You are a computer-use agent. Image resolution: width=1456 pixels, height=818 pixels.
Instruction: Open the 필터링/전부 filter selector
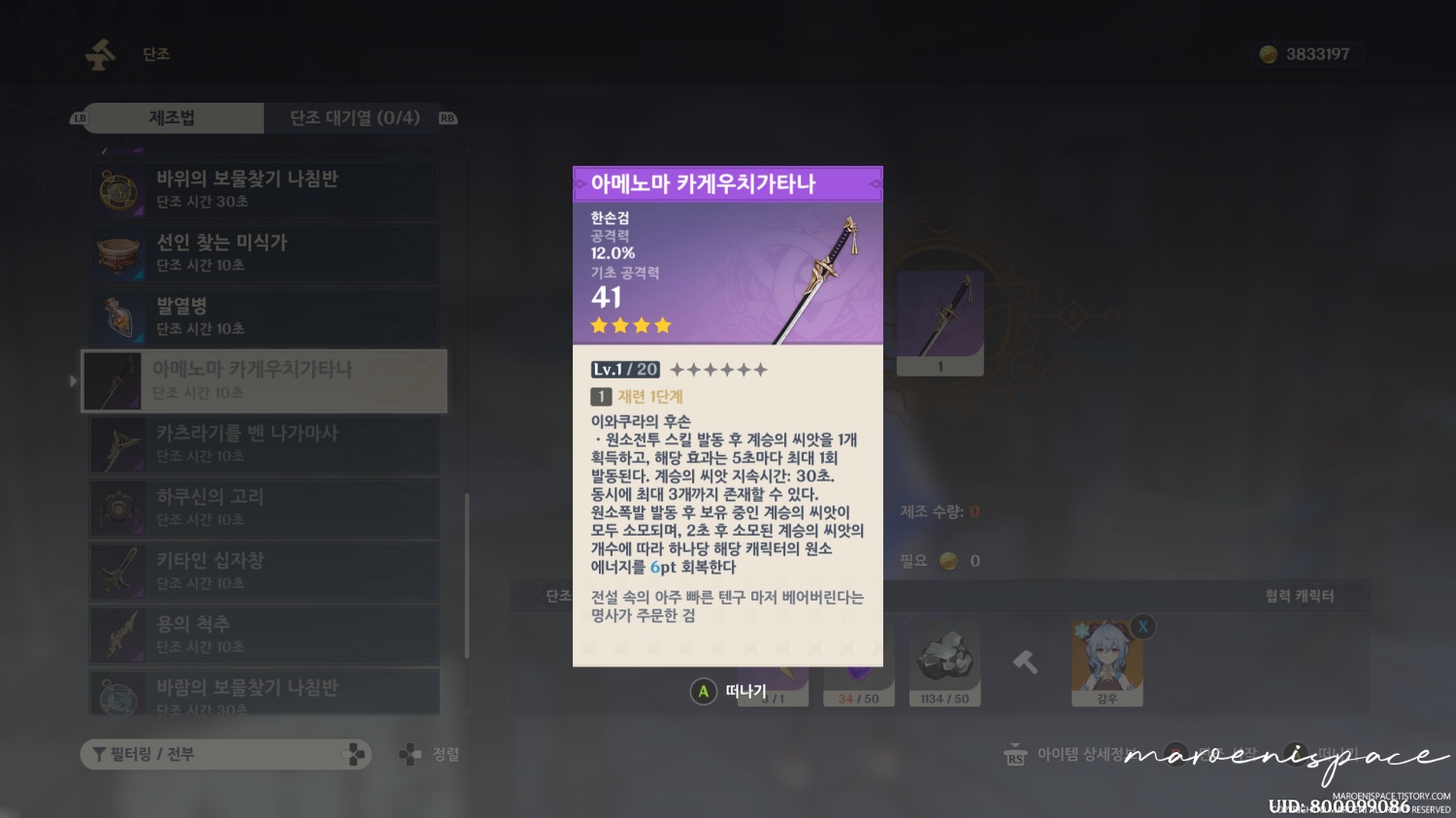225,754
